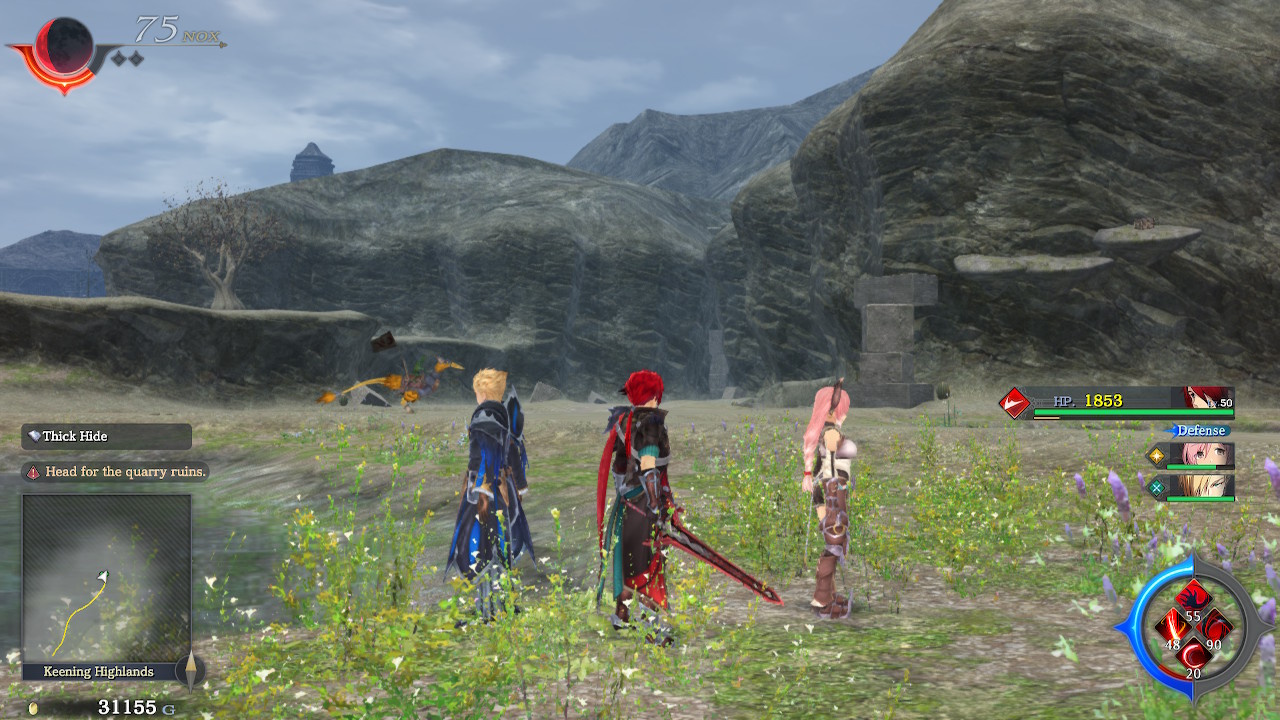This screenshot has height=720, width=1280.
Task: Click the Thick Hide item notification
Action: pos(106,437)
